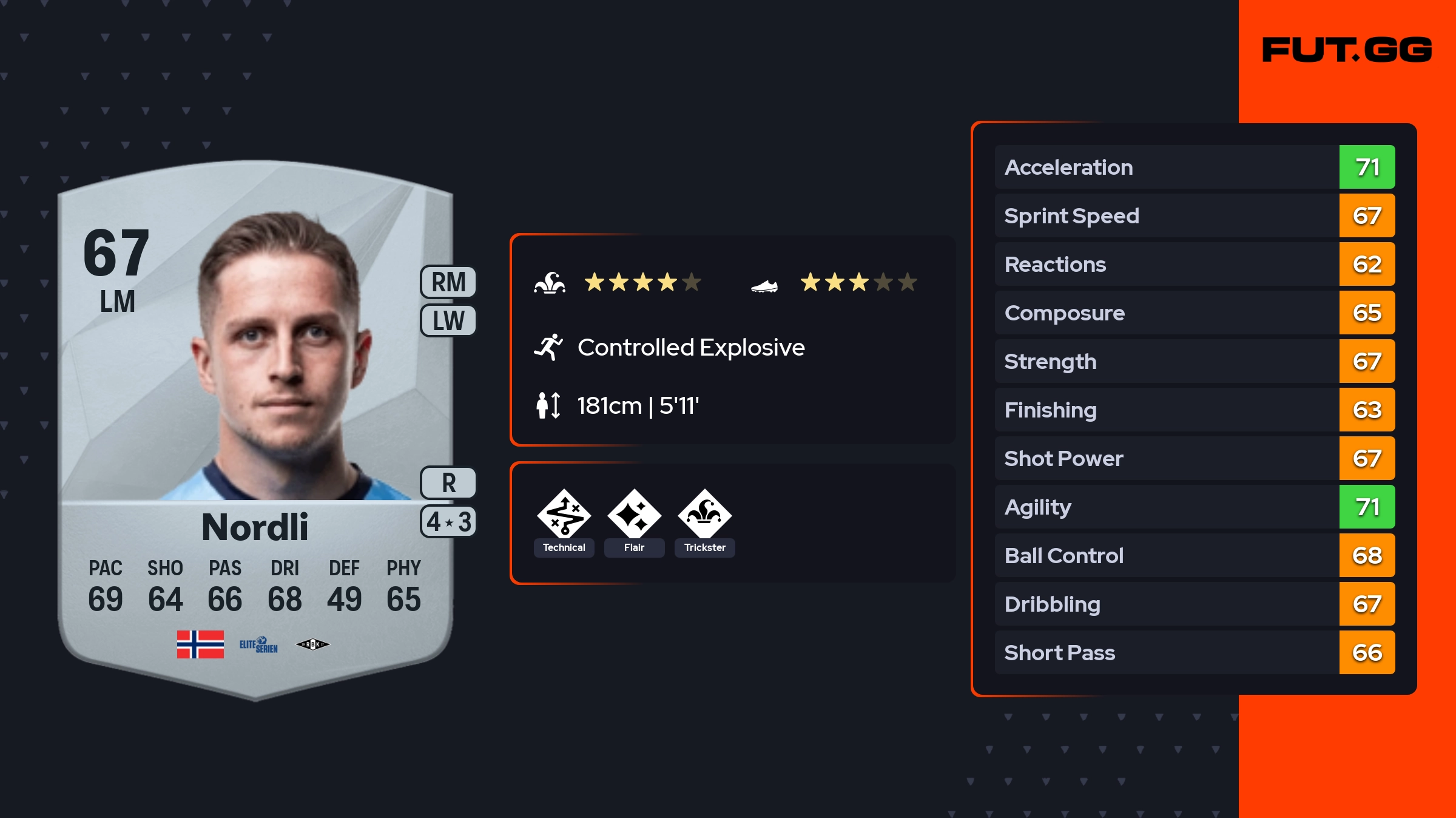The image size is (1456, 818).
Task: Open the Technical playstyle icon
Action: pyautogui.click(x=564, y=515)
